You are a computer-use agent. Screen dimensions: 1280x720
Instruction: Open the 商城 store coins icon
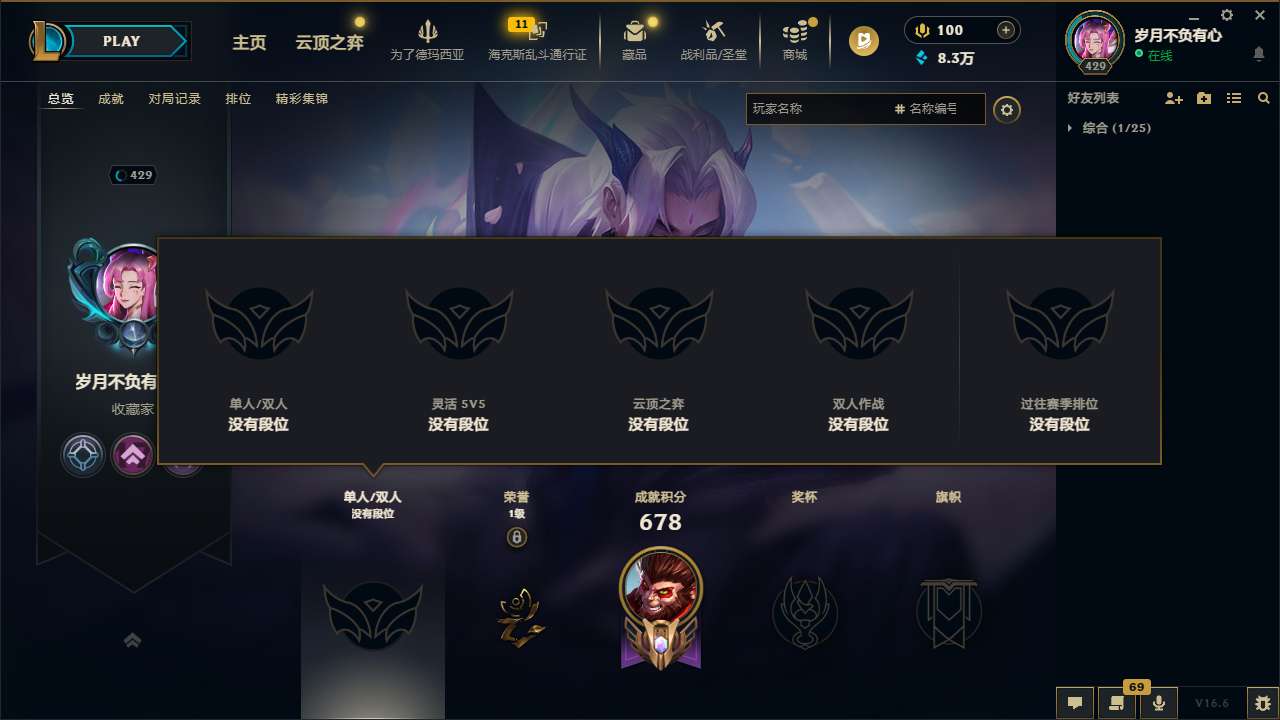(795, 32)
